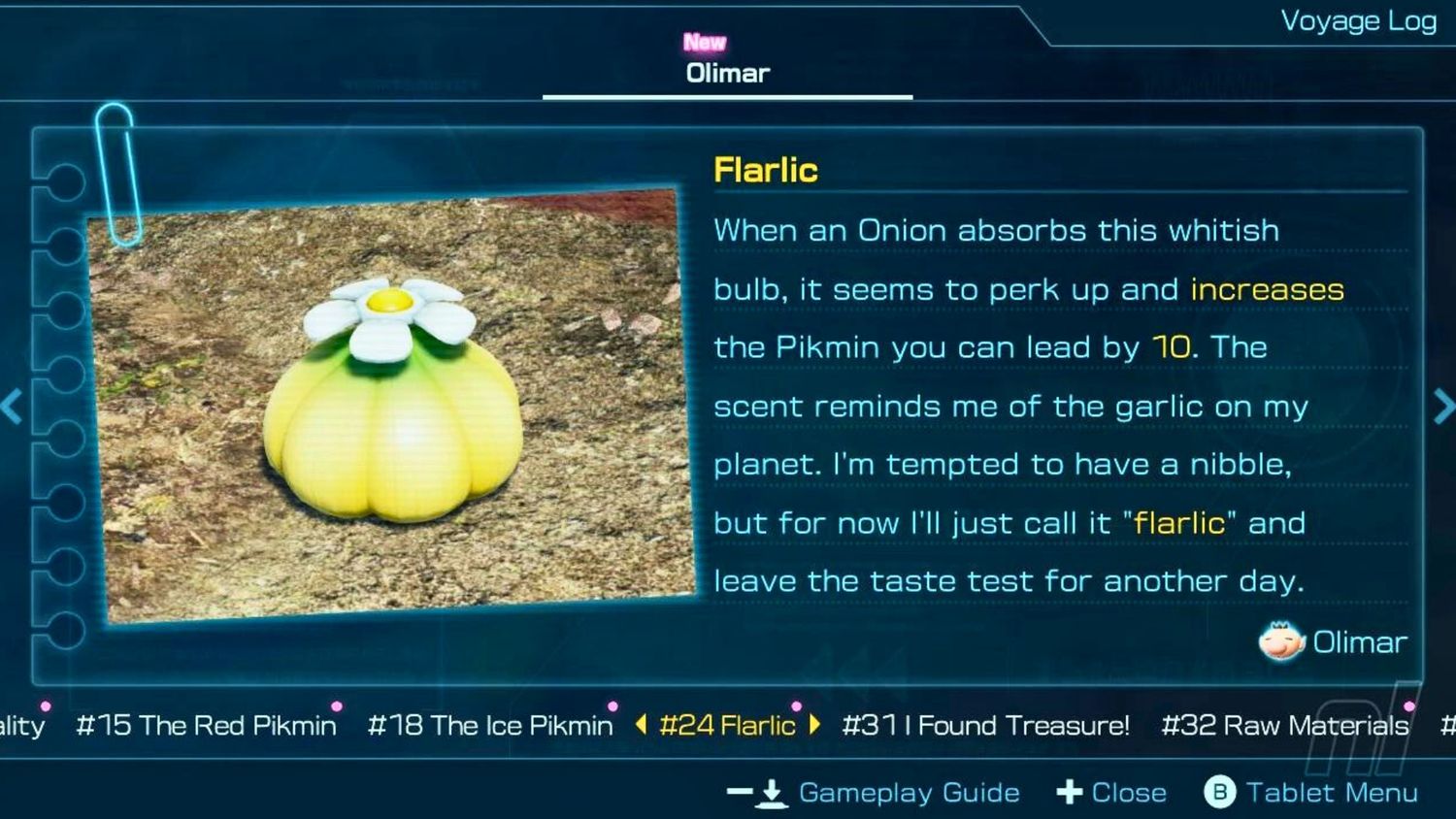Go to previous page with left edge arrow
This screenshot has height=819, width=1456.
[12, 408]
